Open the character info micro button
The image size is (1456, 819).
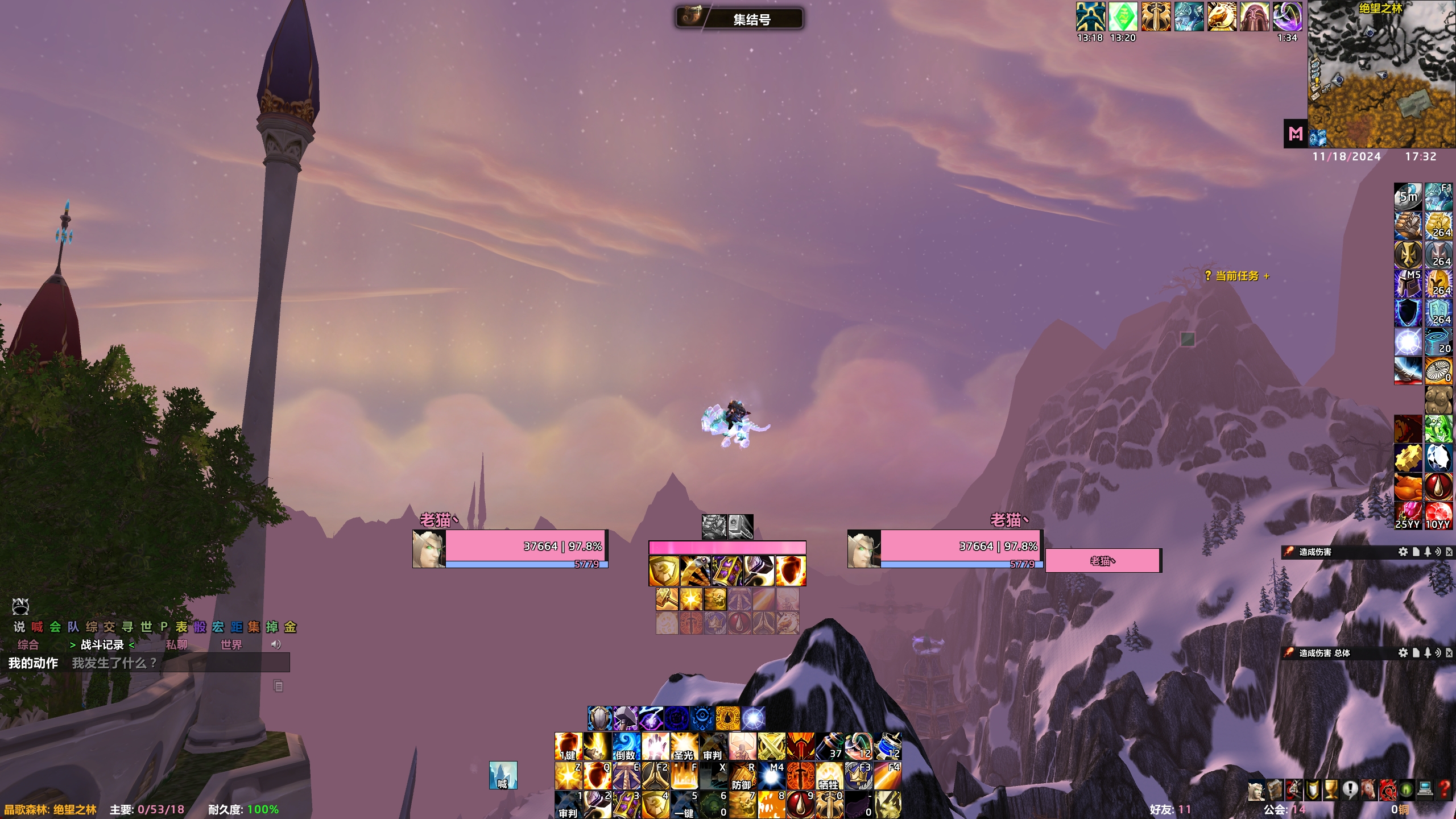[1256, 790]
